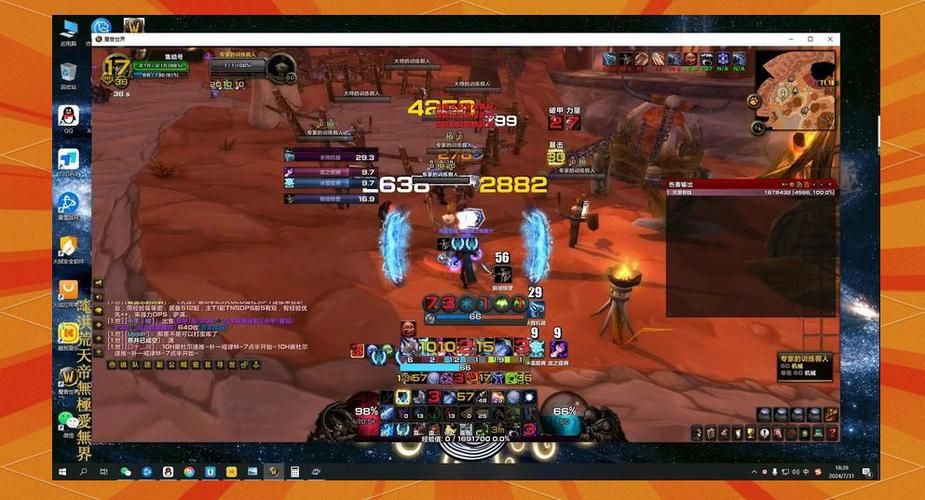Click the training dummy target tooltip
This screenshot has width=925, height=500.
[x=807, y=365]
